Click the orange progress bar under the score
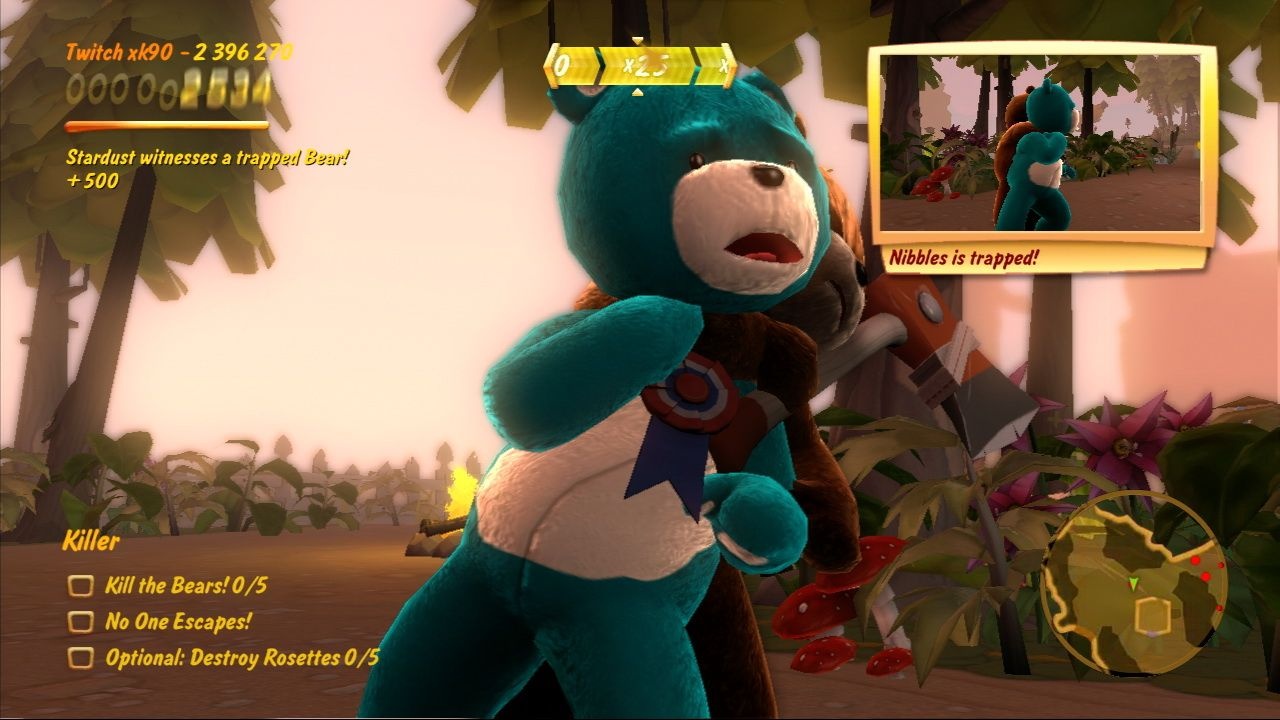1280x720 pixels. [165, 126]
